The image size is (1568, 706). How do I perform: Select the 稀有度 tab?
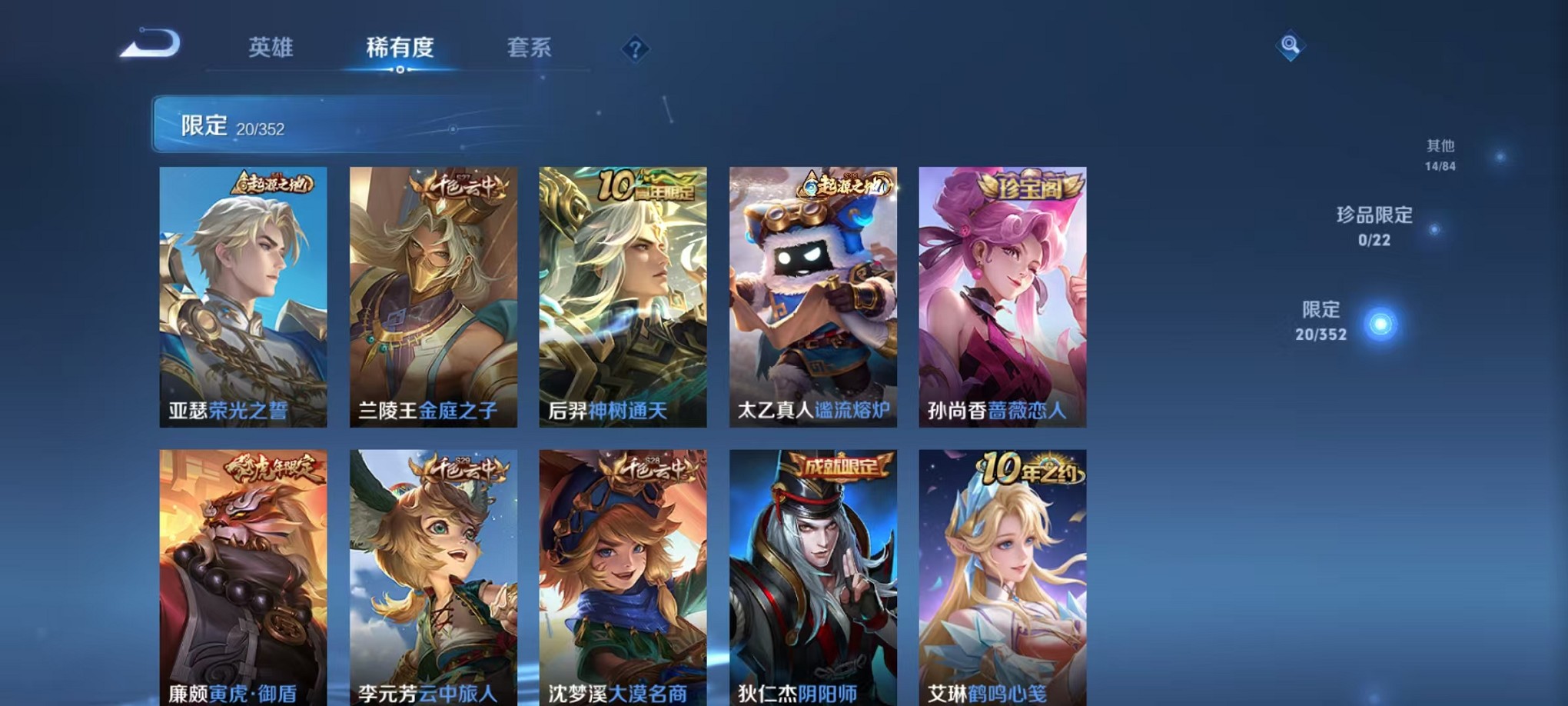399,46
